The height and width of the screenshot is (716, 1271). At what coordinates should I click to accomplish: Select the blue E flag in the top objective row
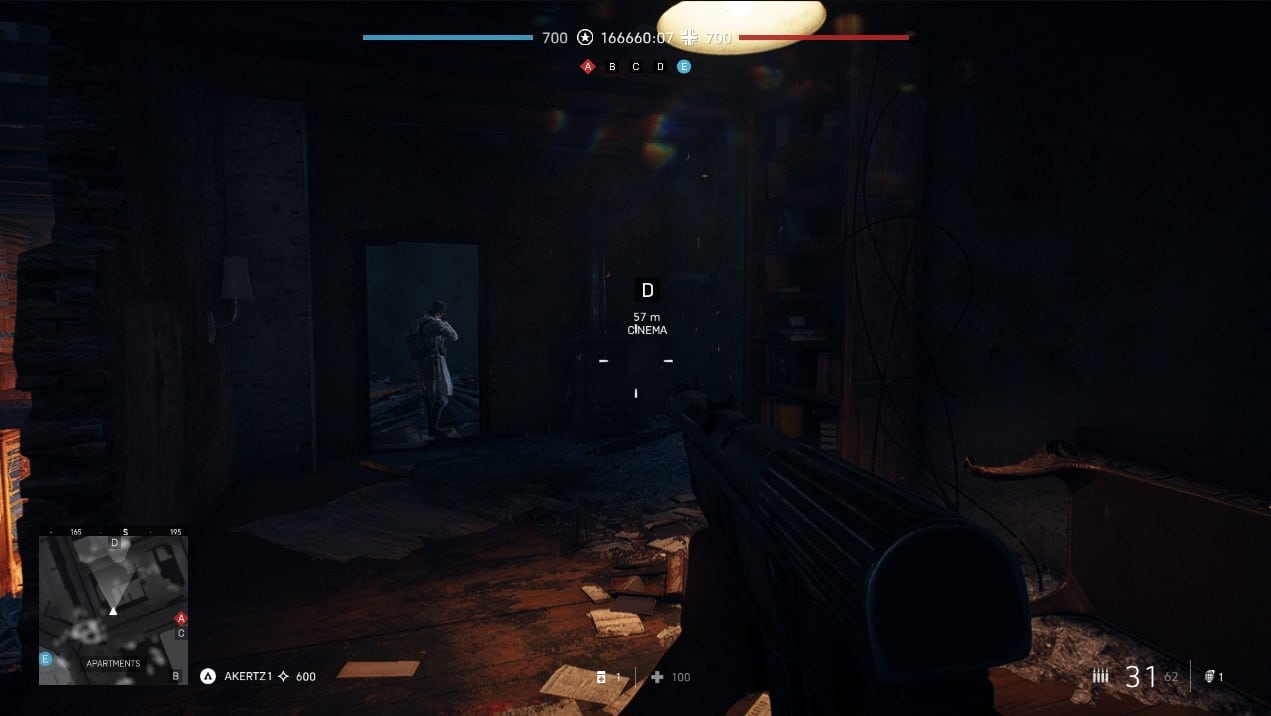684,67
